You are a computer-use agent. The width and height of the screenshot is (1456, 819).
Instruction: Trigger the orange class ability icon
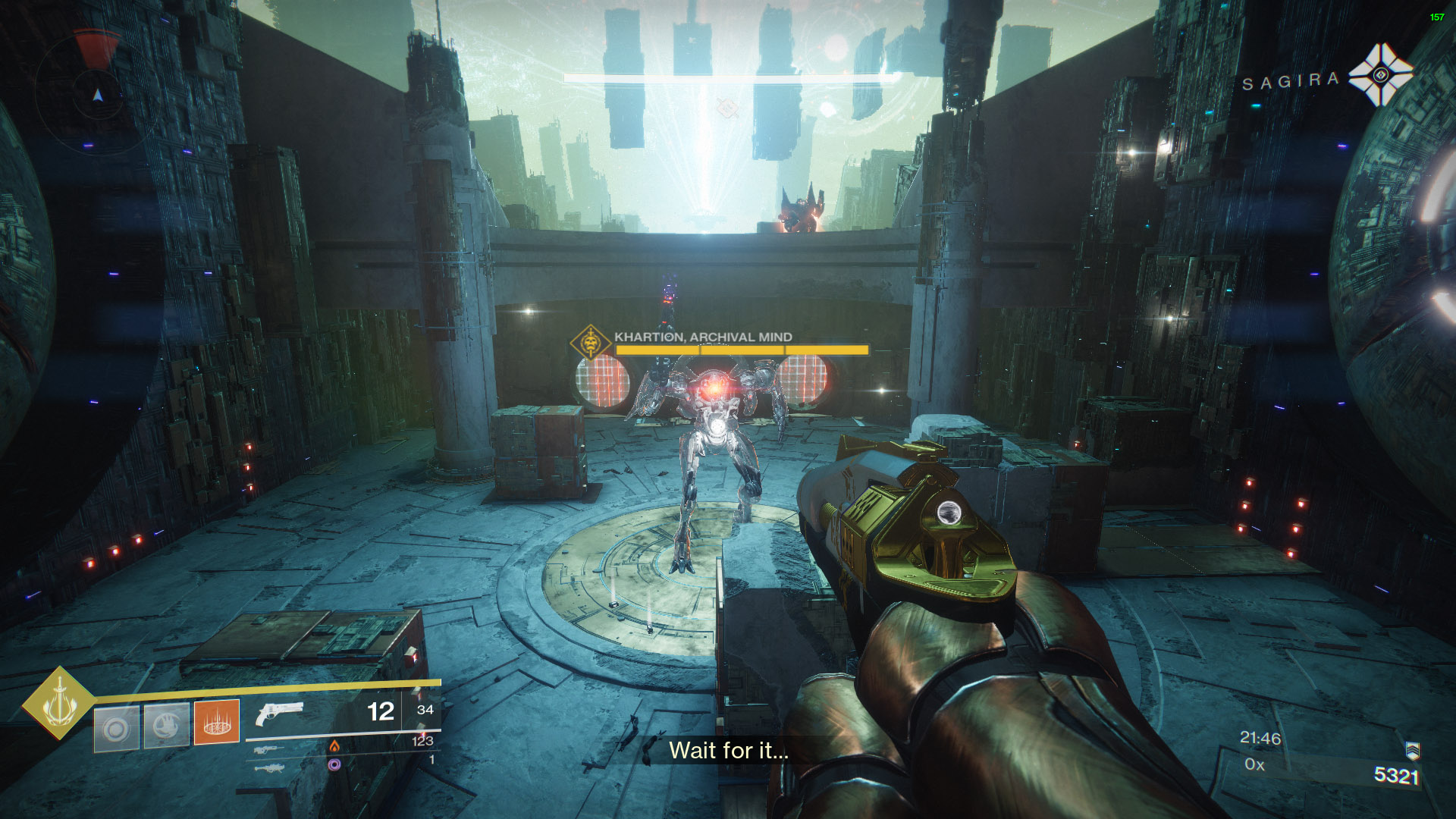(217, 721)
